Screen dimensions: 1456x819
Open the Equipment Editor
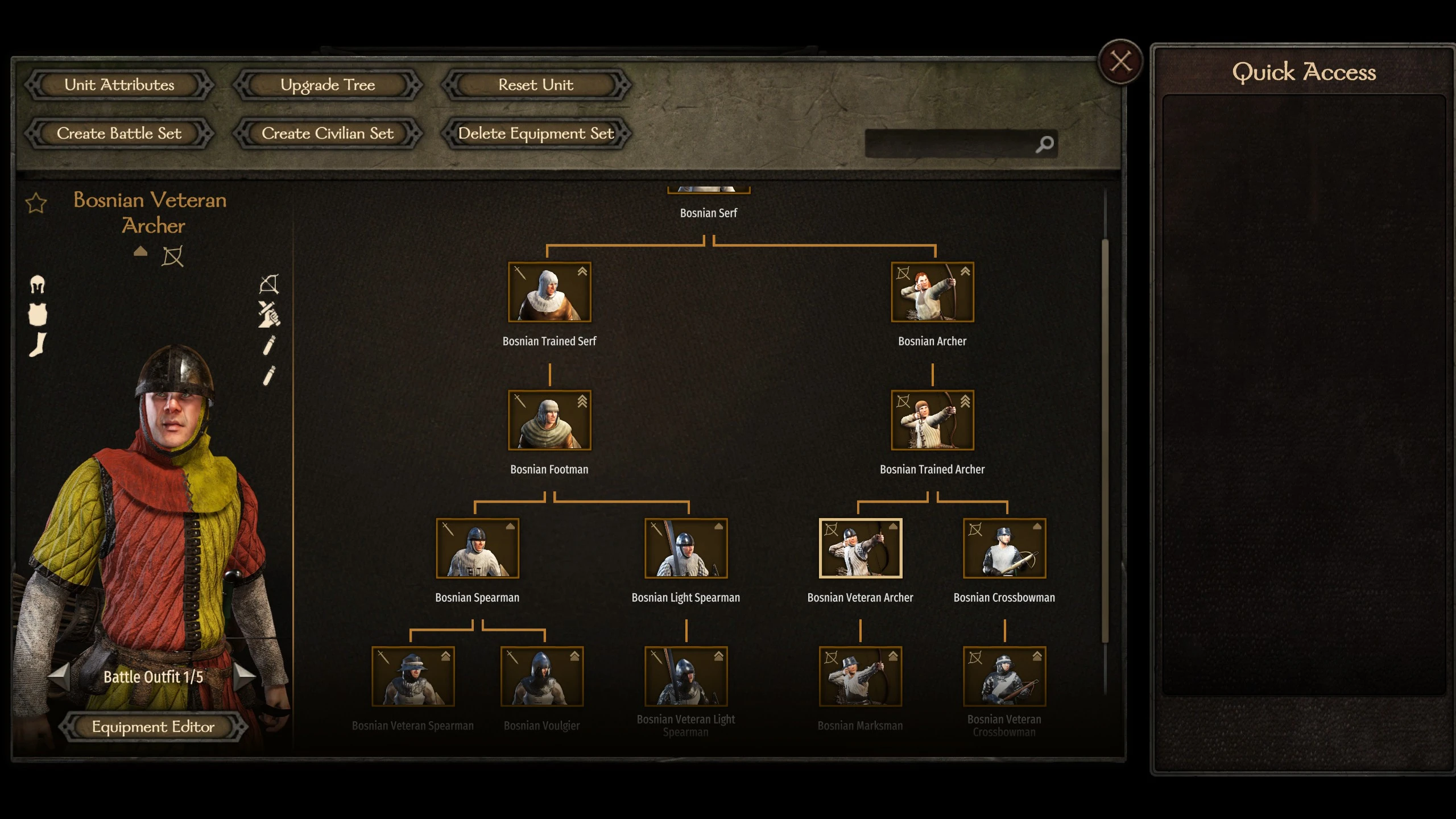pos(153,727)
